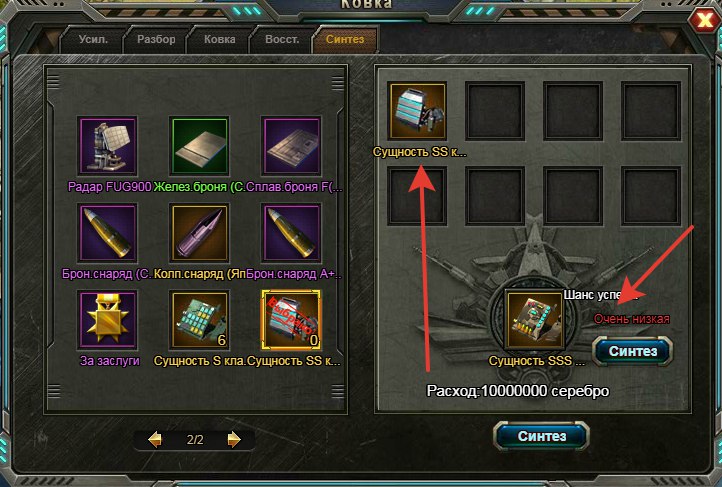Pick the Сущность SS item with count 0
The width and height of the screenshot is (722, 487).
tap(290, 320)
